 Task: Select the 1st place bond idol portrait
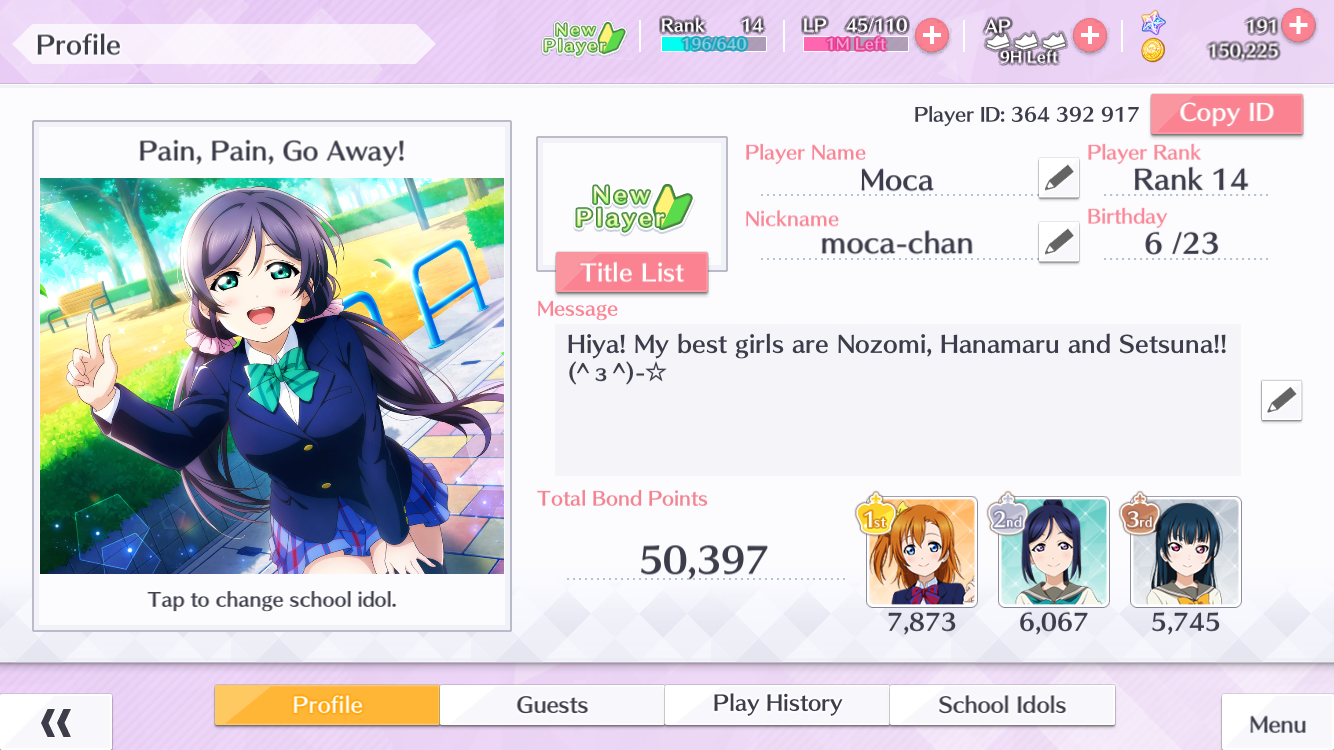(922, 552)
